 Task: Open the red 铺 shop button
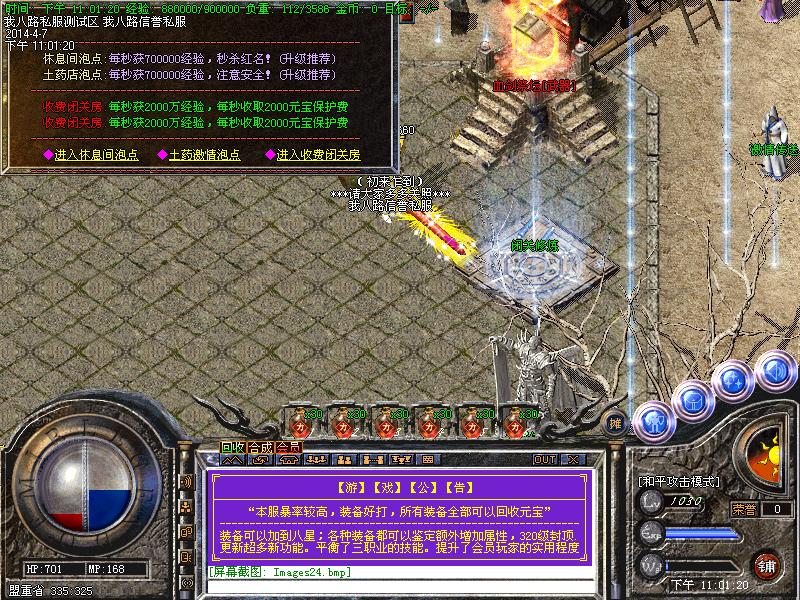click(768, 564)
